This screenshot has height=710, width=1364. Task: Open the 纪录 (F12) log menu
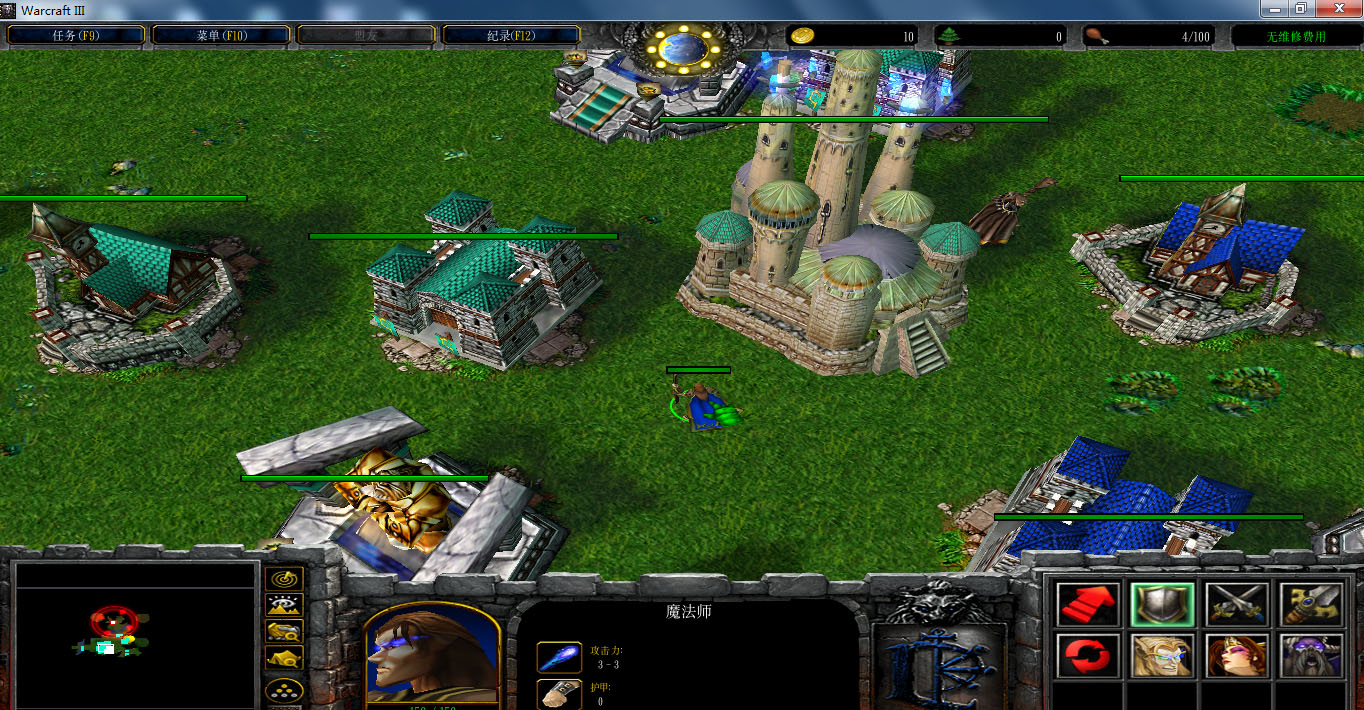point(510,35)
